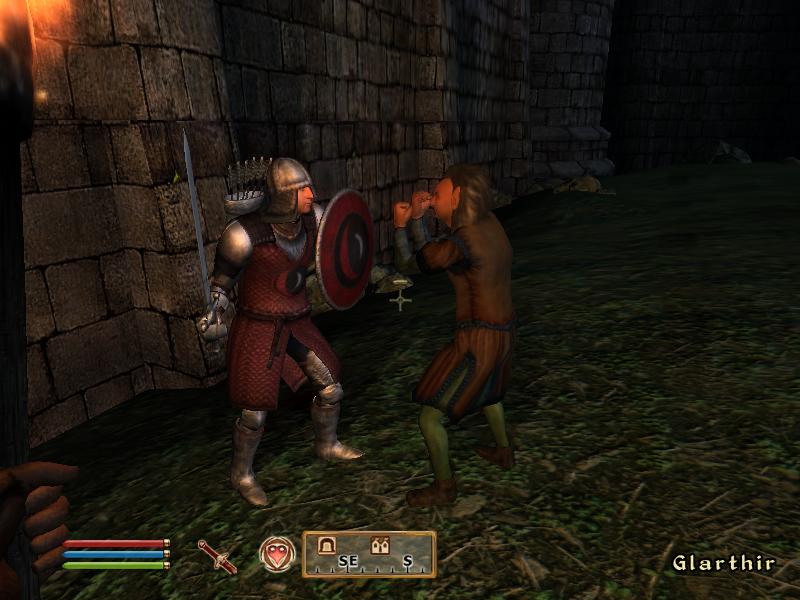The image size is (800, 600).
Task: Select the arched doorway marker on the compass
Action: 326,546
